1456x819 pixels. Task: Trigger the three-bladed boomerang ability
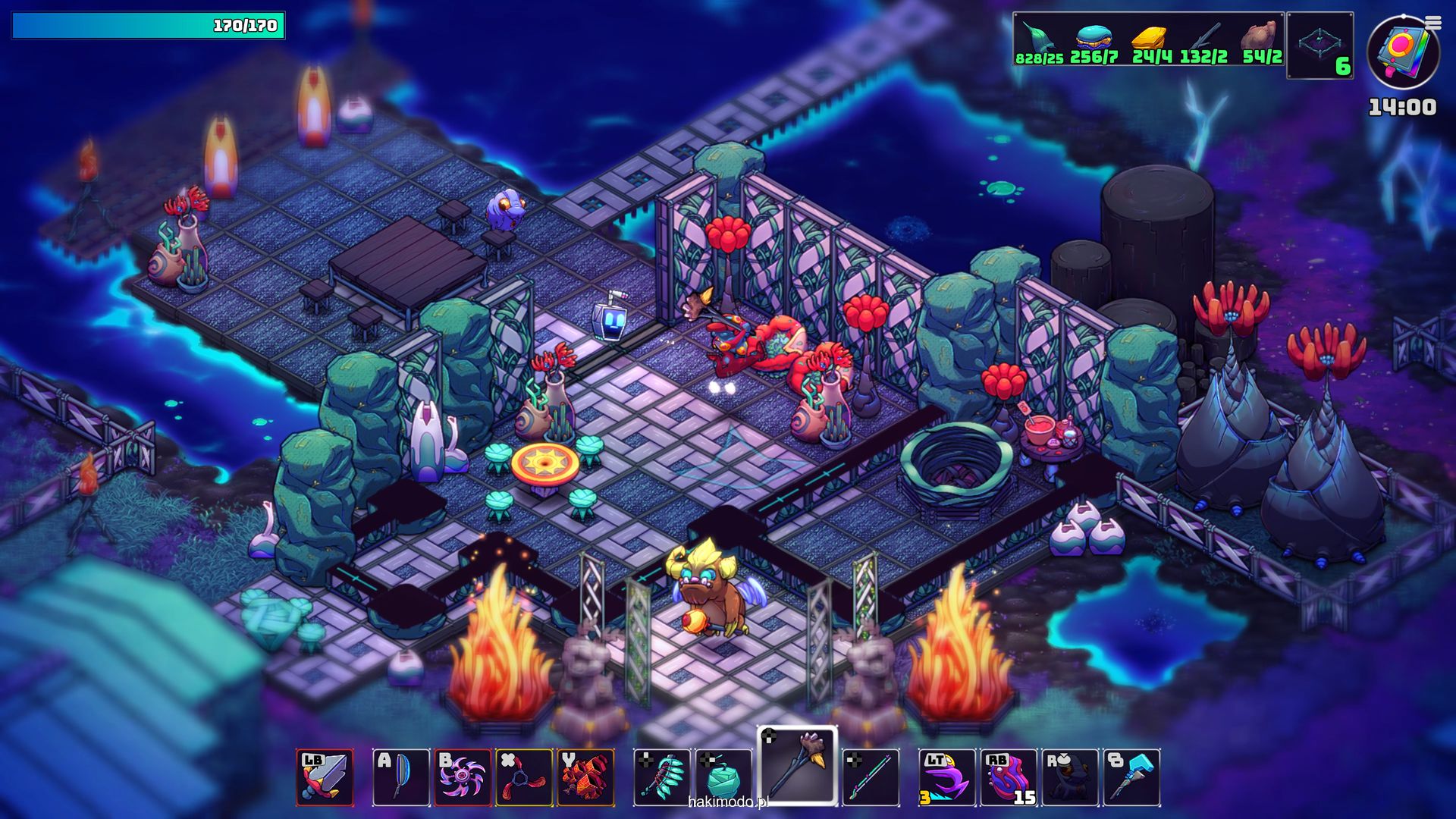tap(524, 777)
